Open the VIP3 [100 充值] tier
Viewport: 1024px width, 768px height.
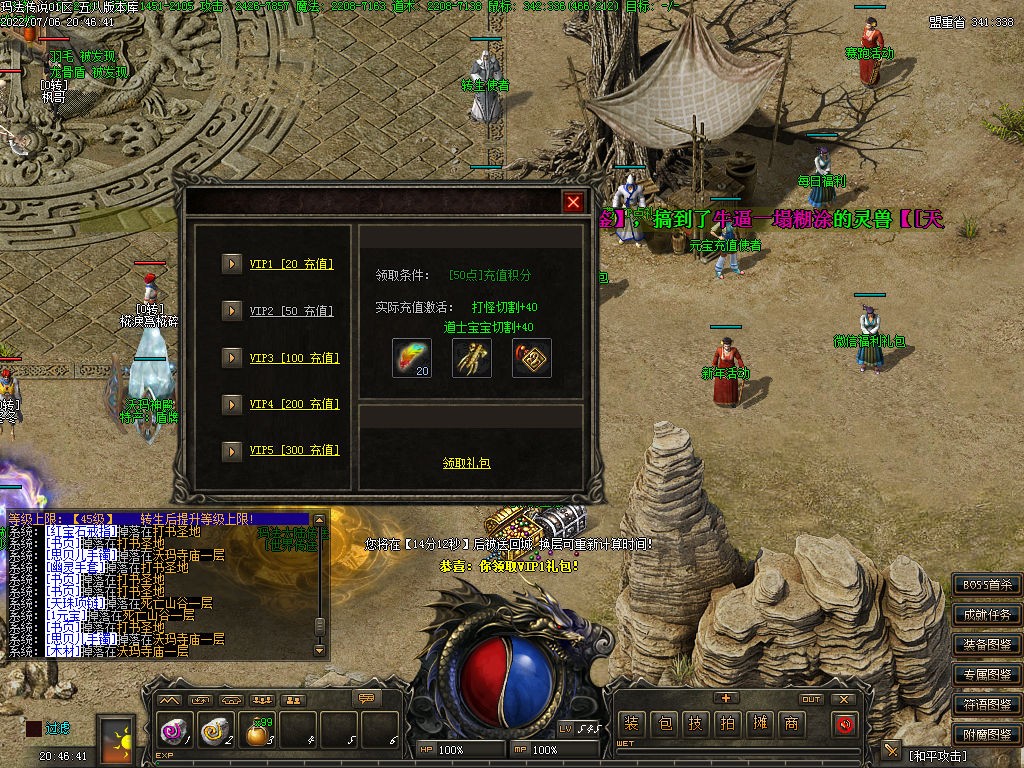294,358
